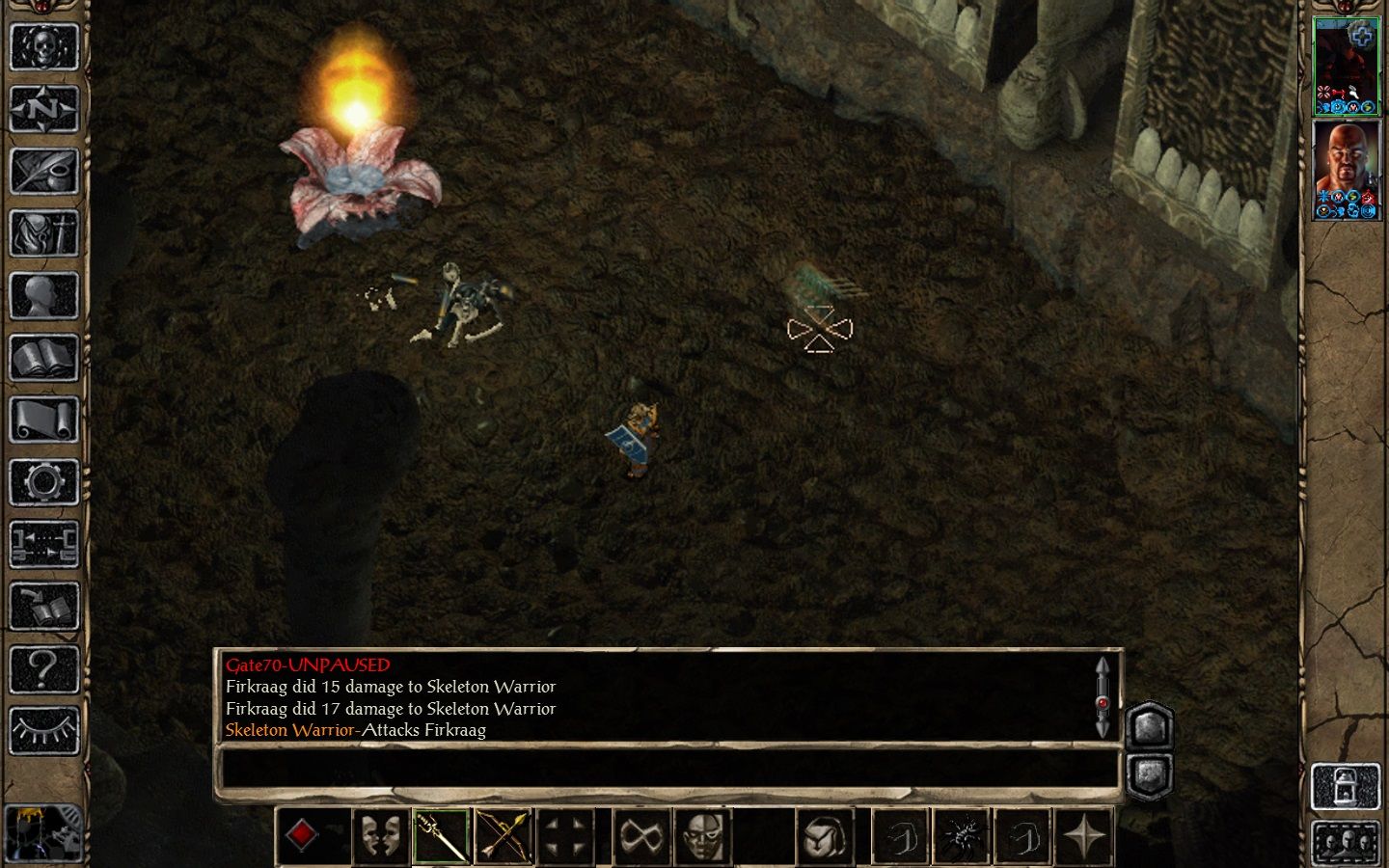1389x868 pixels.
Task: Open the question mark help button
Action: tap(43, 668)
